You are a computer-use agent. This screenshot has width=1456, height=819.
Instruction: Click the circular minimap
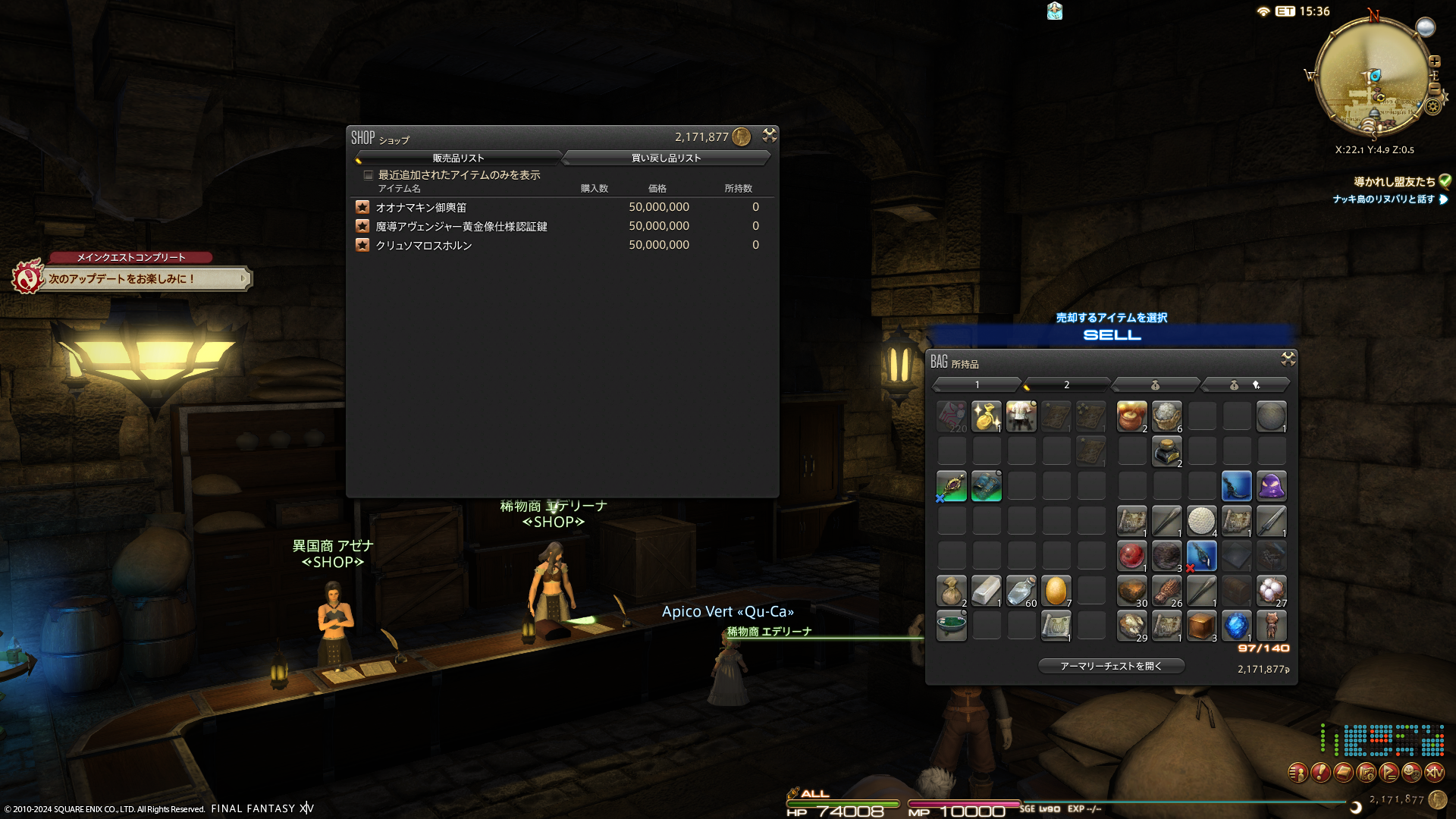pos(1372,76)
